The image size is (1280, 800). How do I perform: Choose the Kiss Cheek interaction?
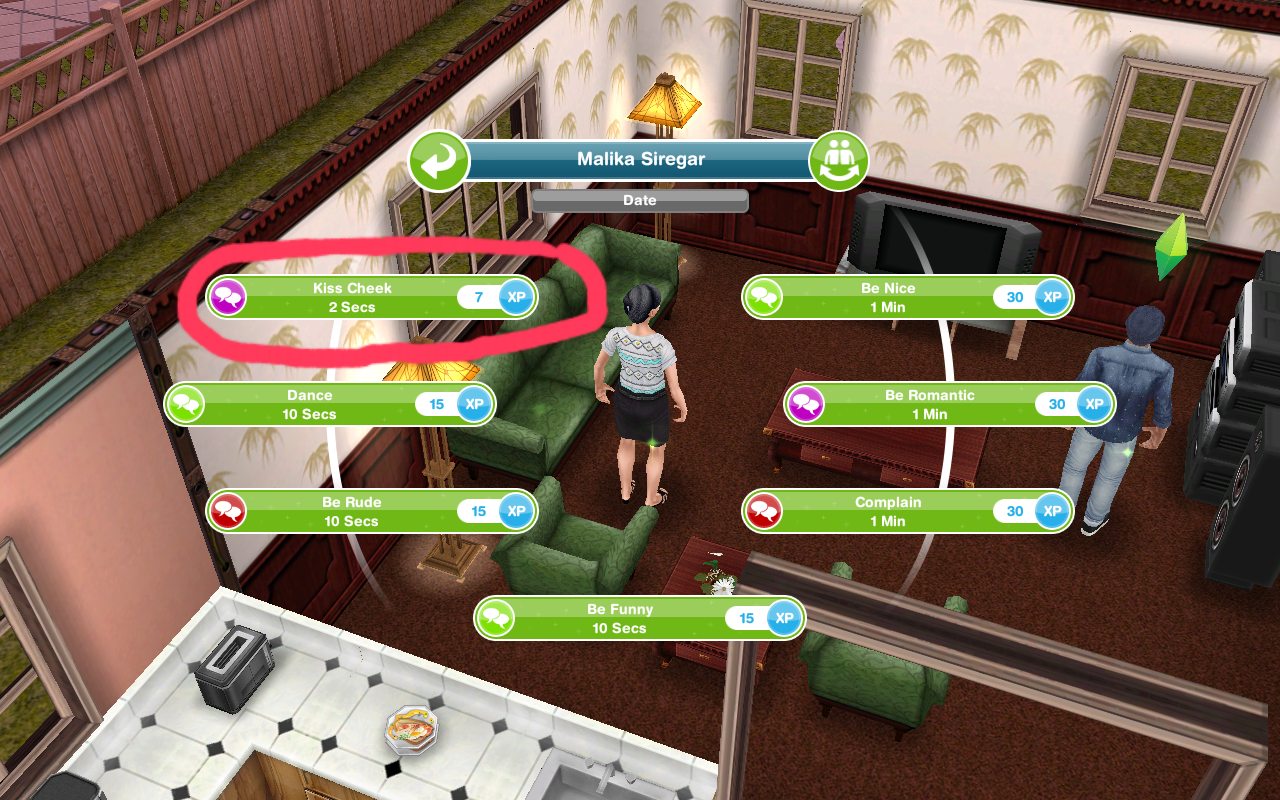tap(350, 297)
